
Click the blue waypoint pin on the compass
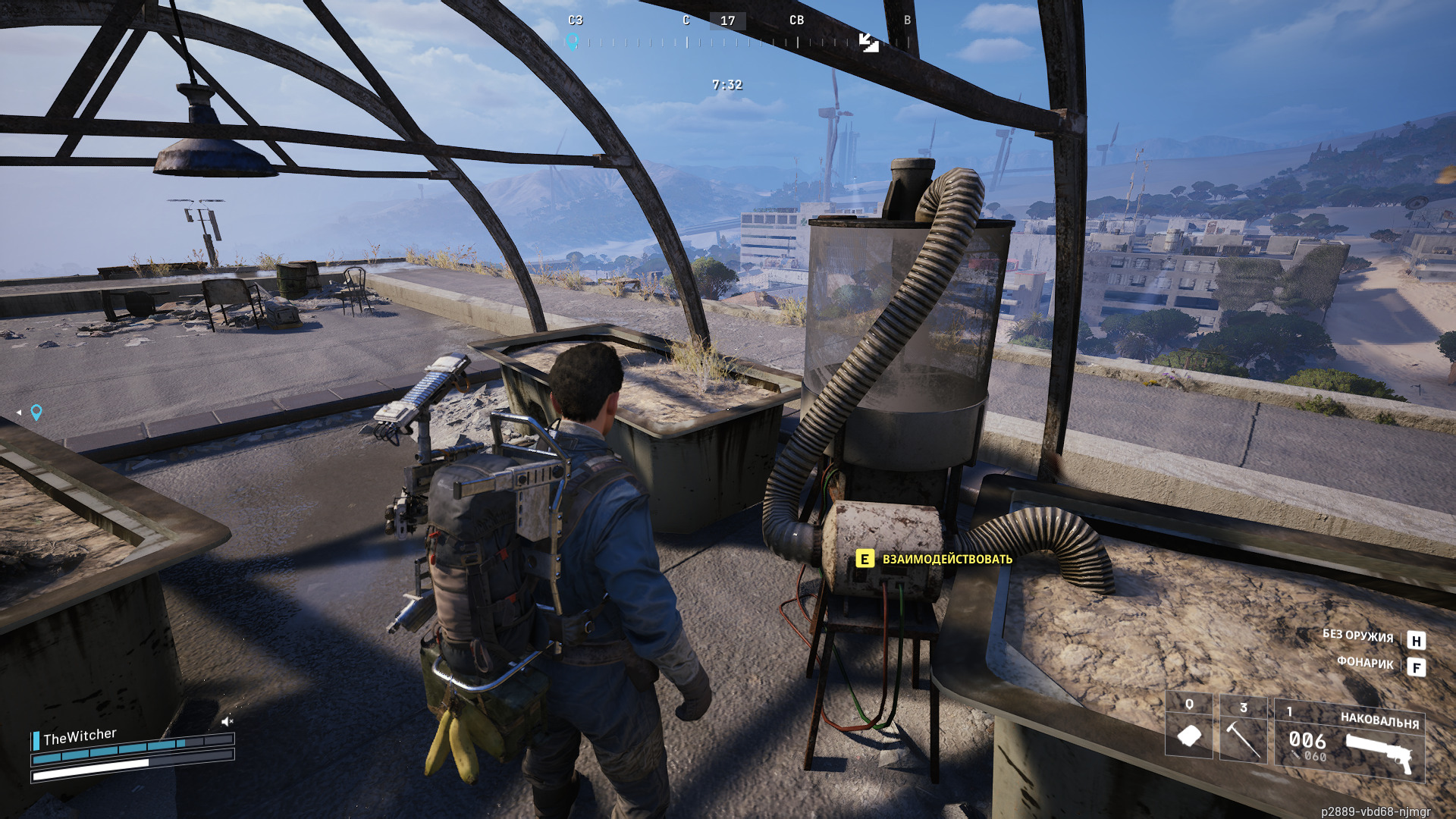click(x=573, y=42)
